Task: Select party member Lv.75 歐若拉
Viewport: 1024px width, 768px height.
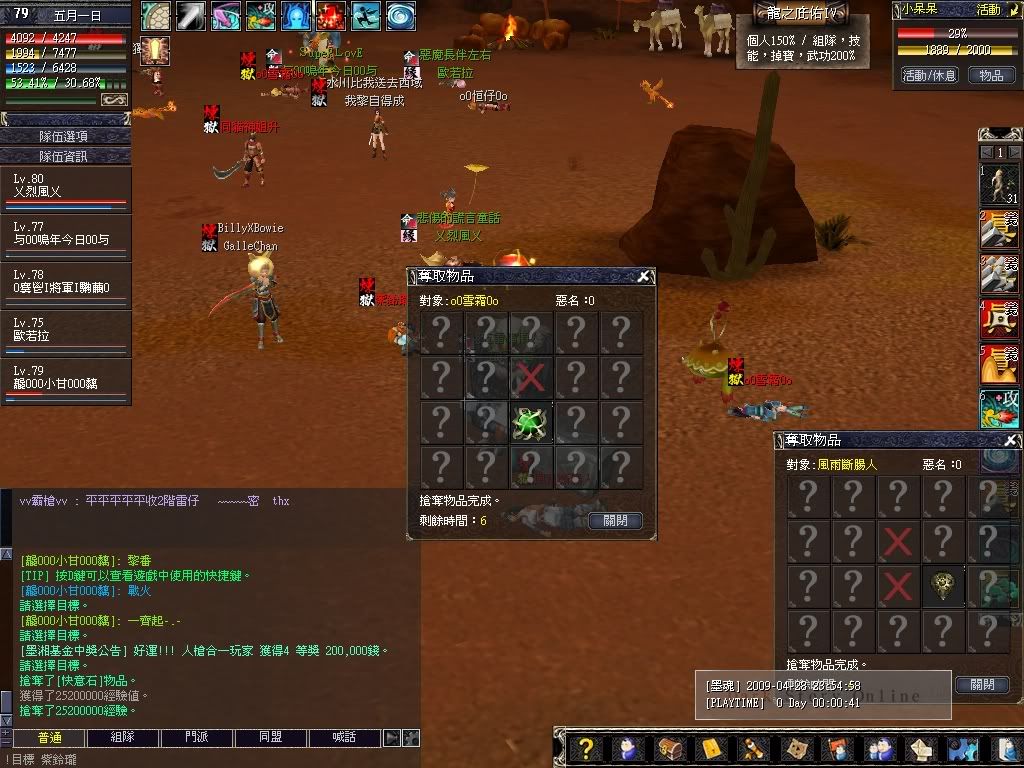Action: 66,331
